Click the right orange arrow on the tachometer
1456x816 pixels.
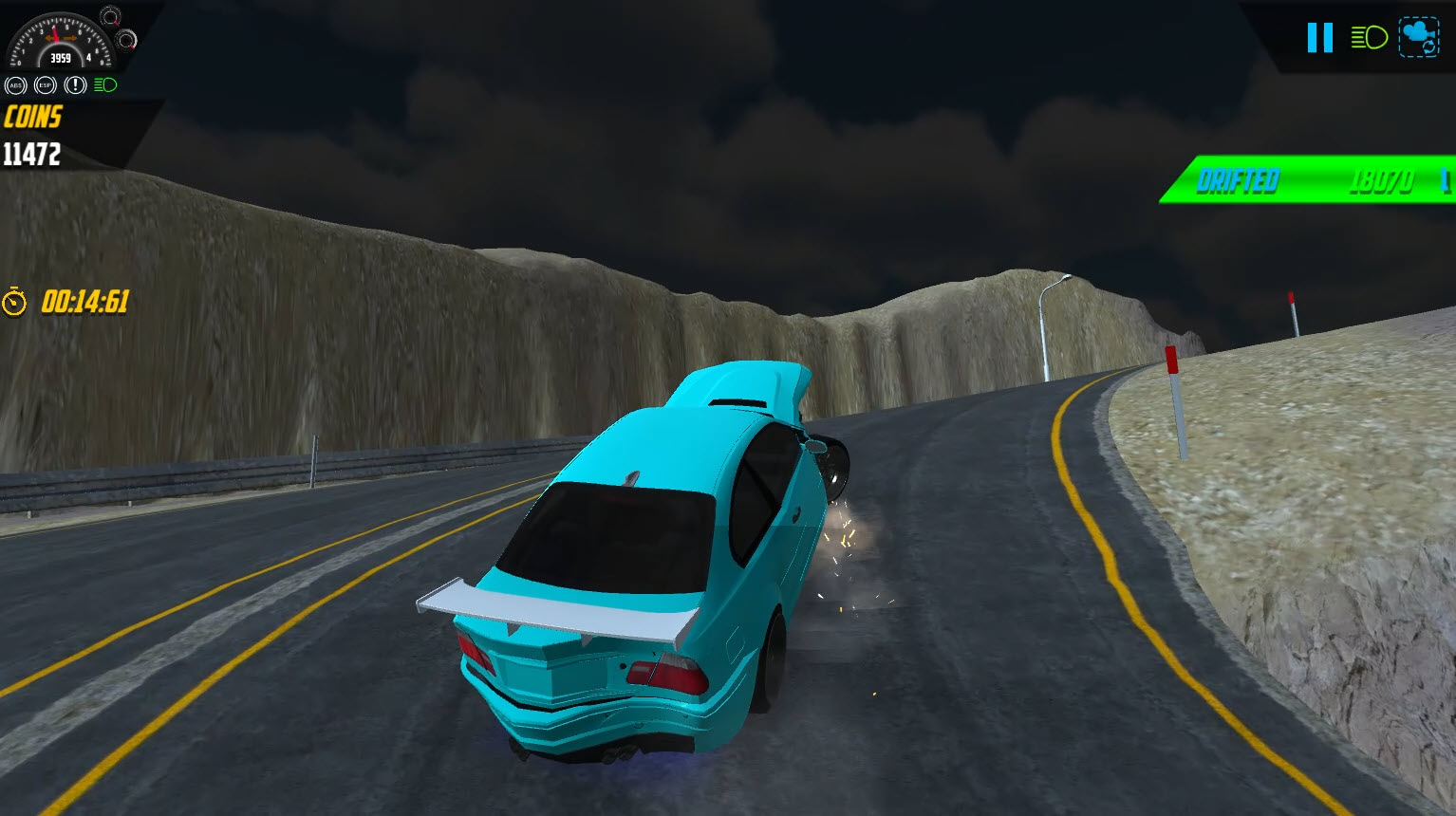pos(69,38)
